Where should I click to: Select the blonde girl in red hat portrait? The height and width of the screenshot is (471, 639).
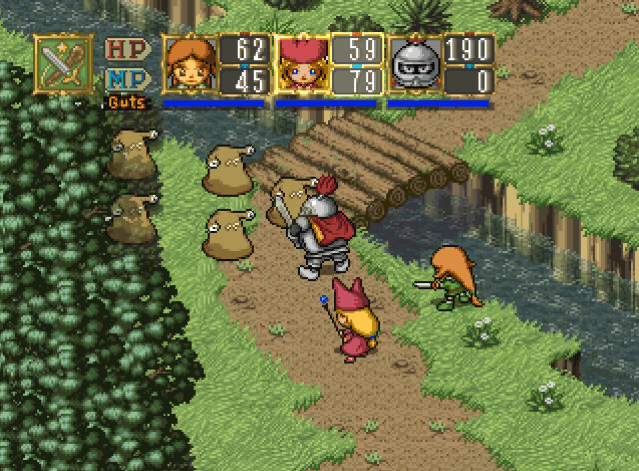pos(303,66)
